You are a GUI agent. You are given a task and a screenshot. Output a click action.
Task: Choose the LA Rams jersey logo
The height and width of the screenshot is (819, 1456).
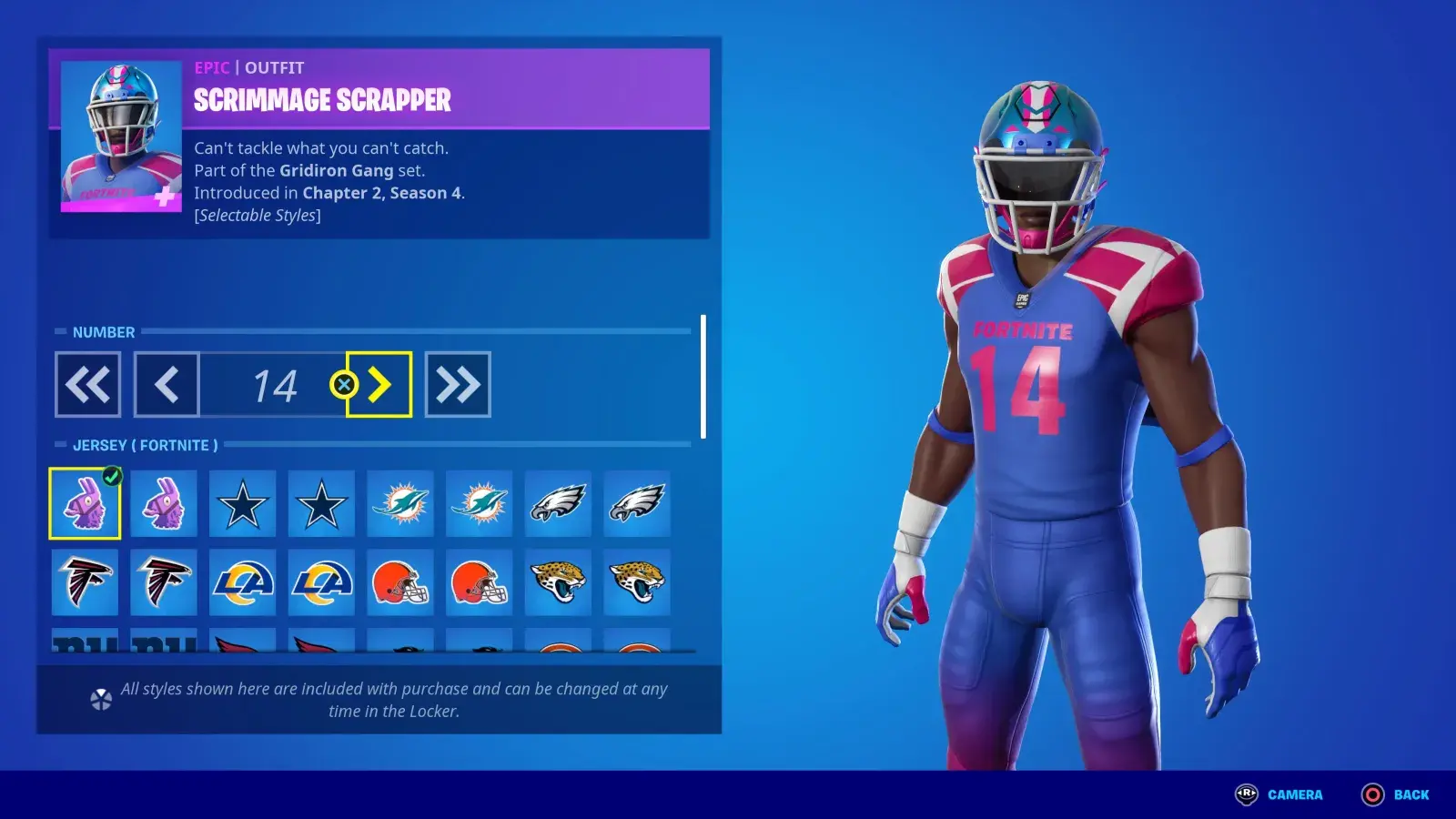(242, 583)
